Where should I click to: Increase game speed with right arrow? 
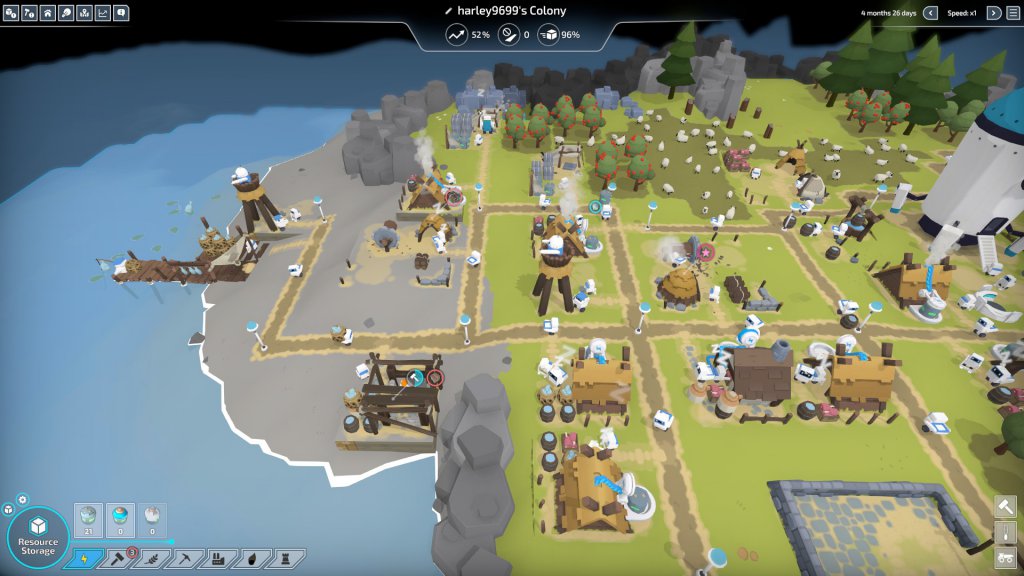(x=993, y=13)
